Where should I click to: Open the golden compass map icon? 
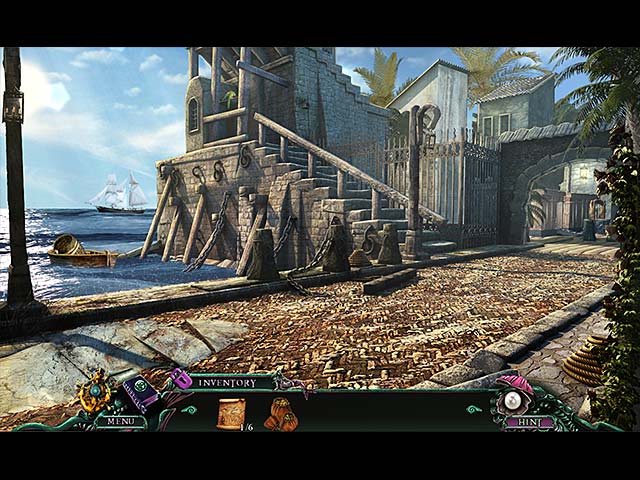point(97,391)
